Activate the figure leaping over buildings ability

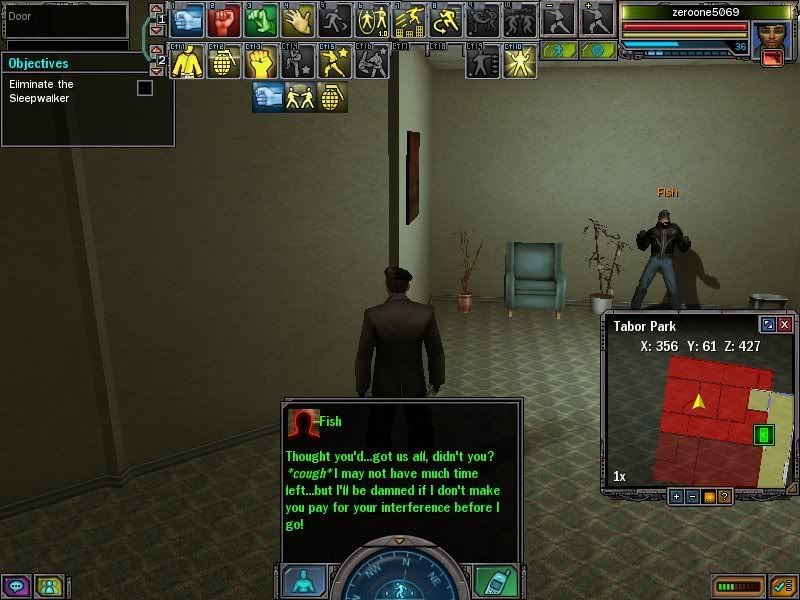[408, 19]
